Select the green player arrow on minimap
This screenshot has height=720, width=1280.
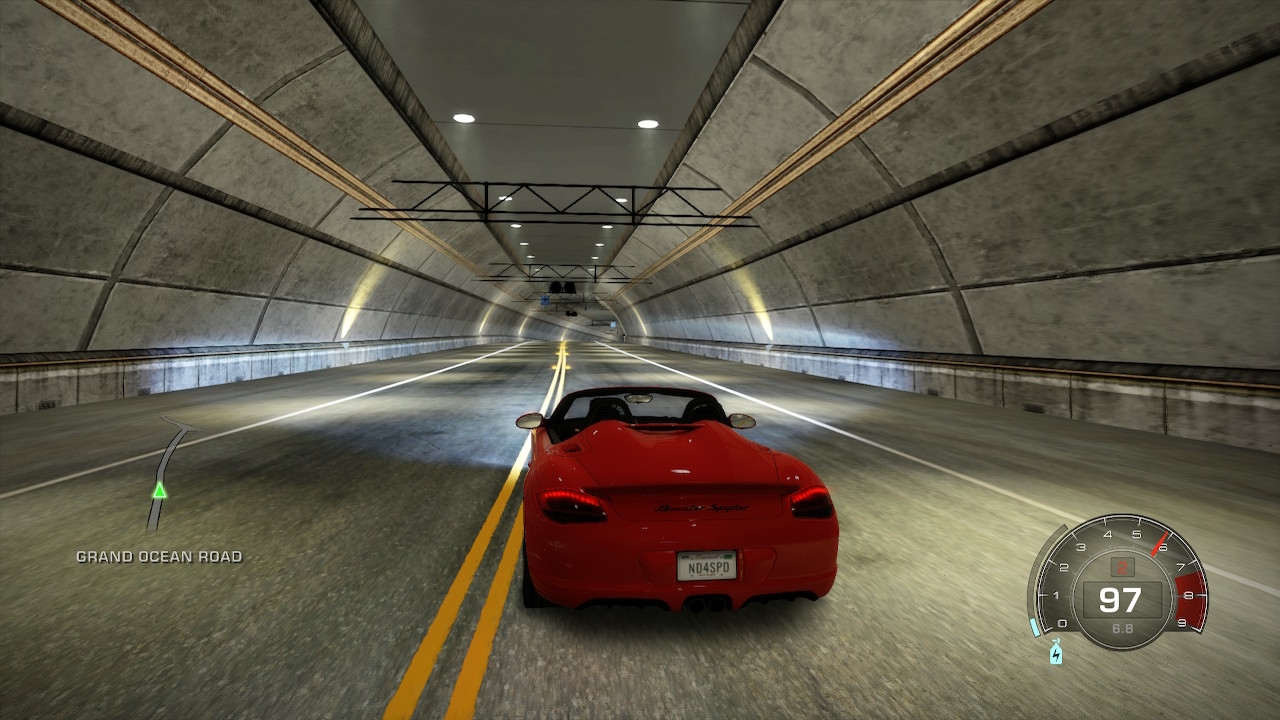pos(159,490)
